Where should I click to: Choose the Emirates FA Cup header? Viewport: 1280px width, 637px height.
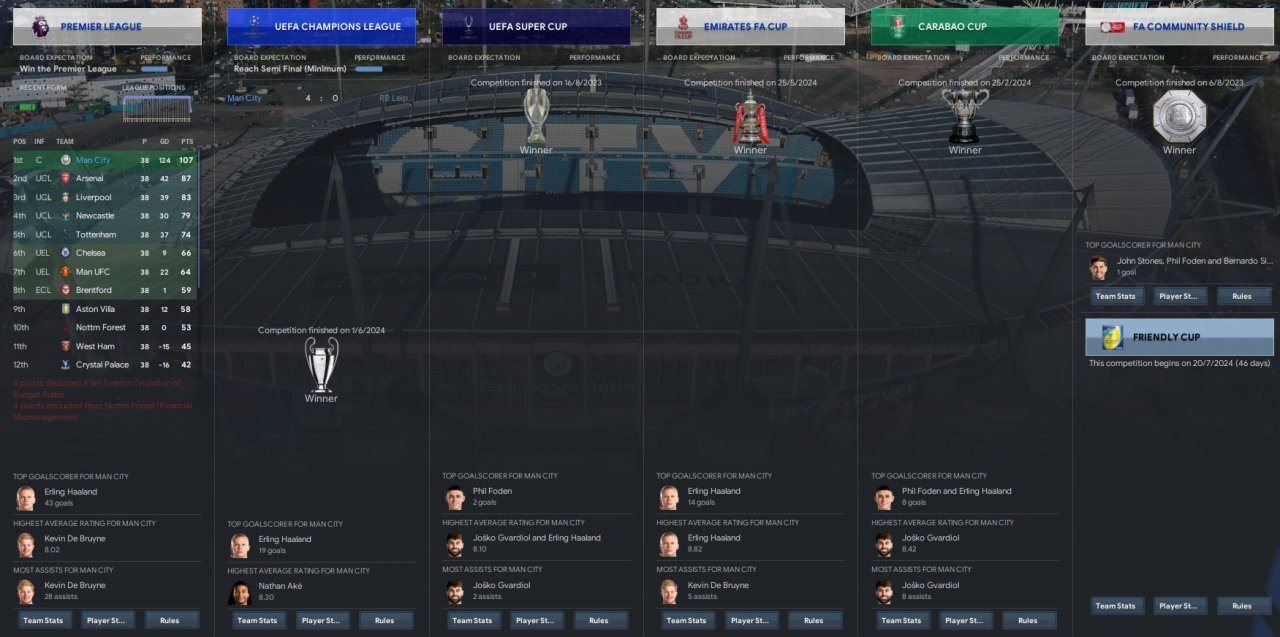[750, 27]
